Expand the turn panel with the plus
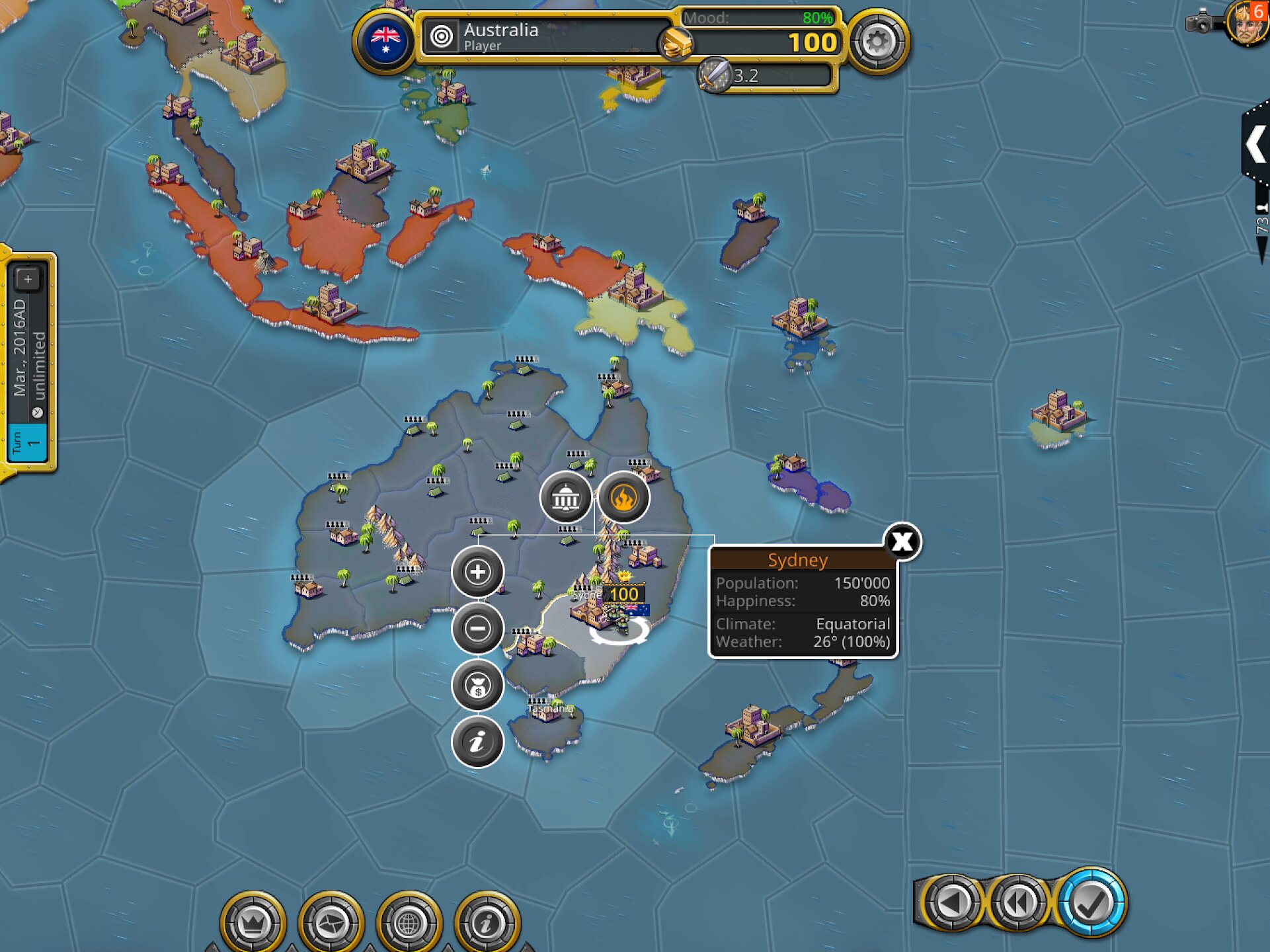Image resolution: width=1270 pixels, height=952 pixels. 28,280
